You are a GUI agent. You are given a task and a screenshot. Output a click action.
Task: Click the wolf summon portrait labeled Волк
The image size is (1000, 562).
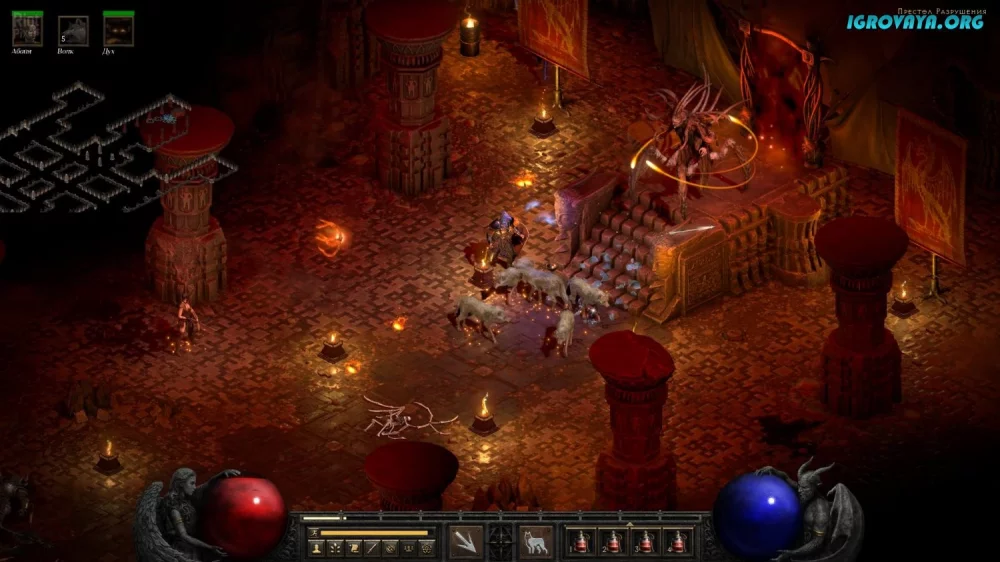pos(73,30)
